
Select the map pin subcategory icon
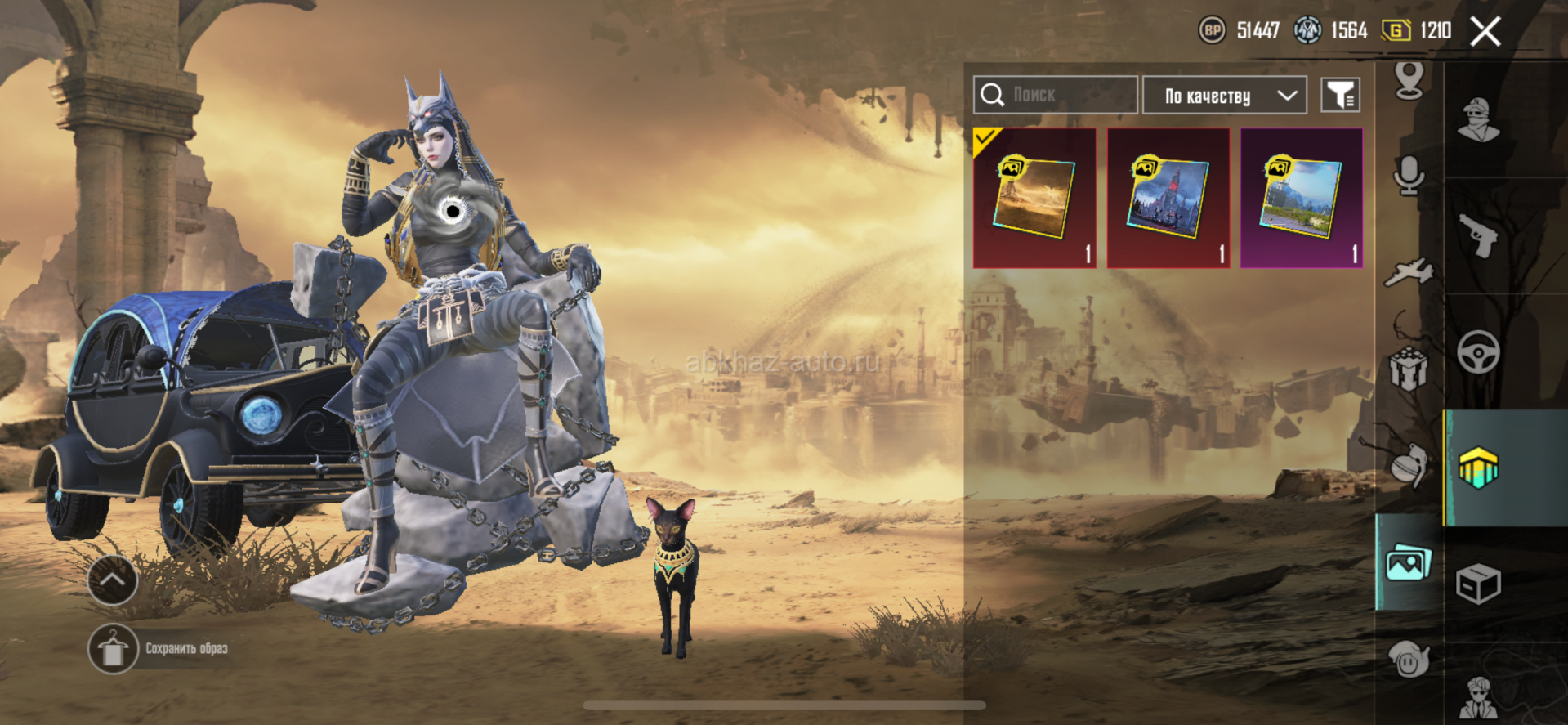click(x=1409, y=80)
